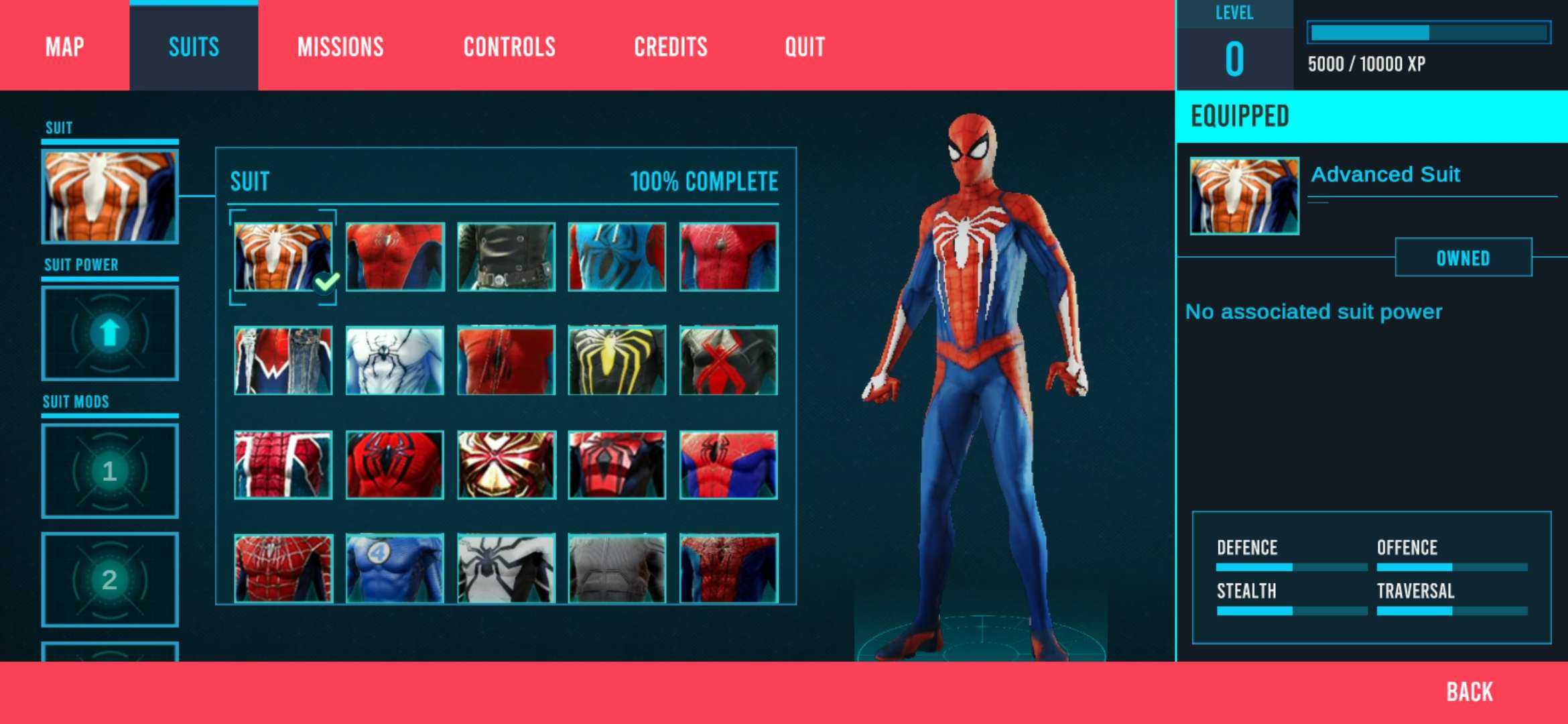Viewport: 1568px width, 724px height.
Task: Choose the blue Fantastic Four suit
Action: 395,568
